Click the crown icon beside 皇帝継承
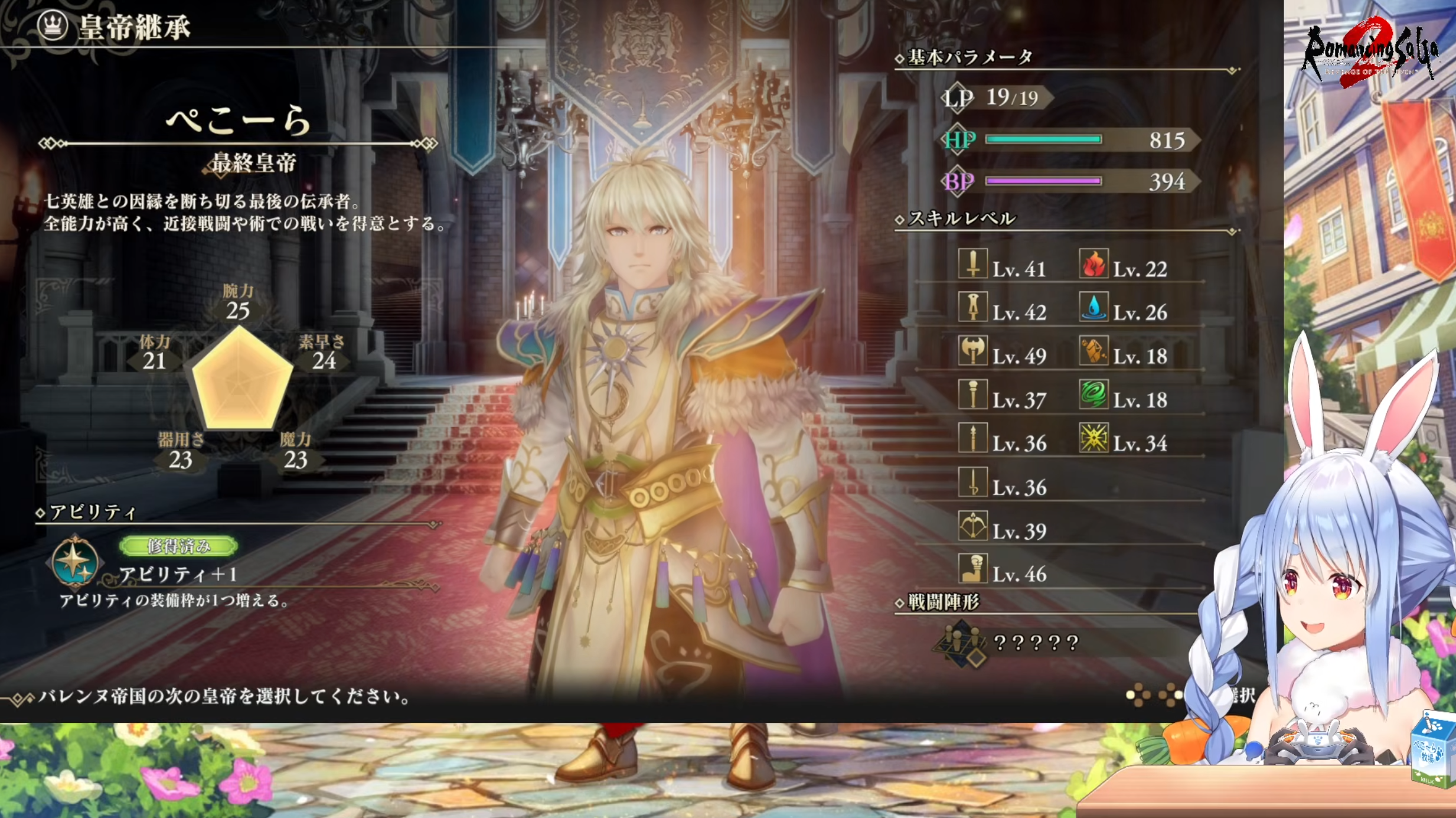 point(53,25)
